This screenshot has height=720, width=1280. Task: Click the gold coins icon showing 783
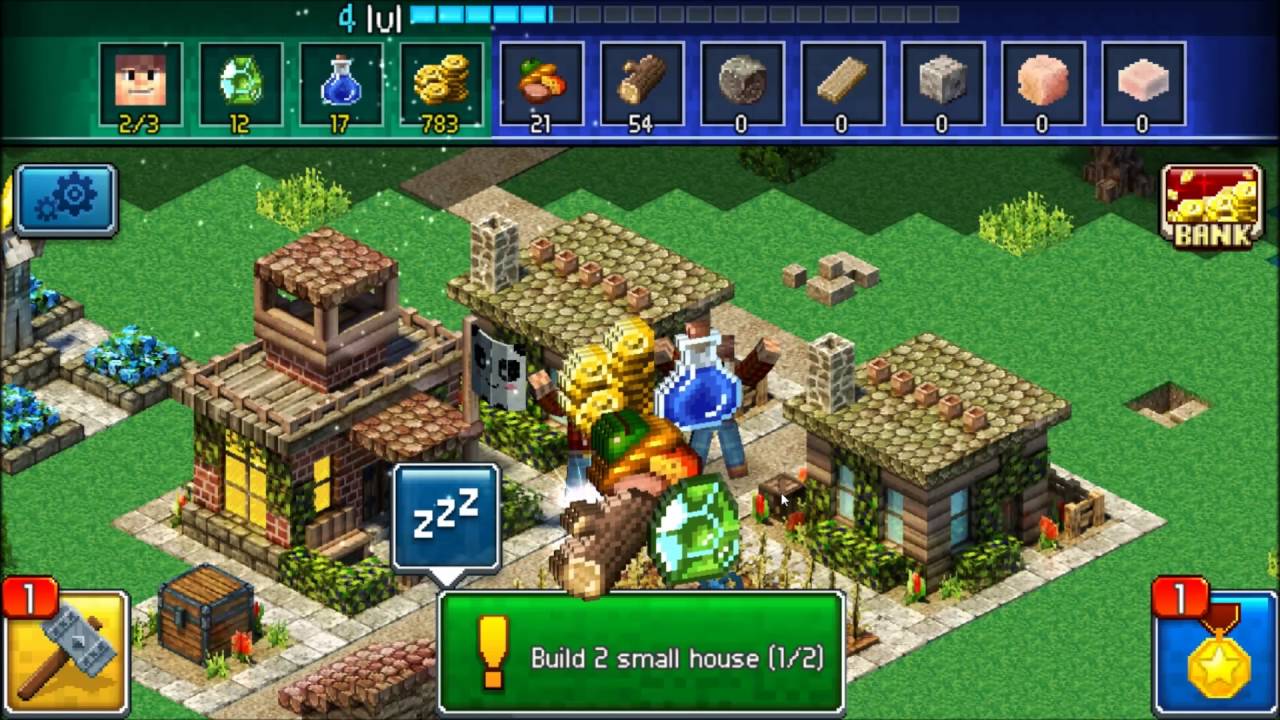(x=441, y=85)
